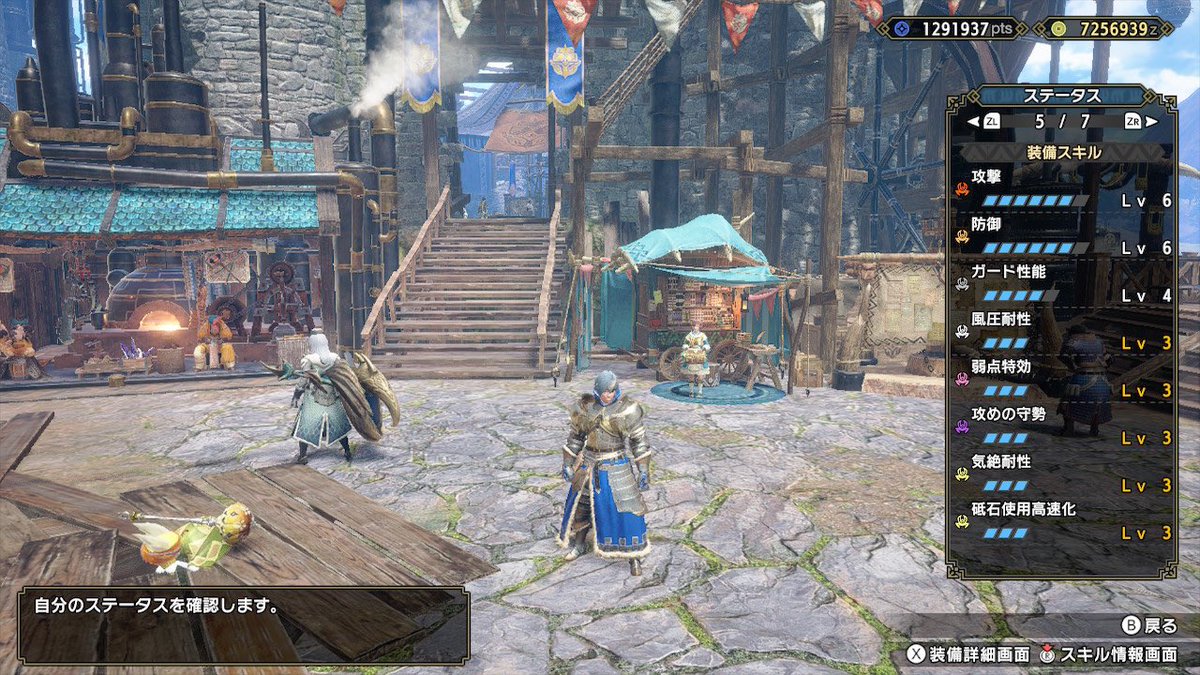Select the 攻撃 skill row
Screen dimensions: 1200x675
pyautogui.click(x=1063, y=188)
